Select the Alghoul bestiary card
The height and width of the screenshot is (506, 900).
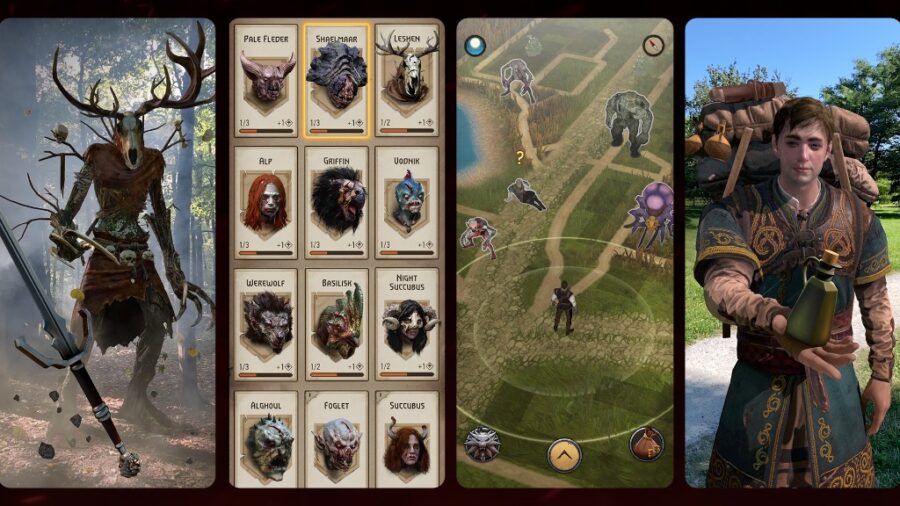coord(267,438)
